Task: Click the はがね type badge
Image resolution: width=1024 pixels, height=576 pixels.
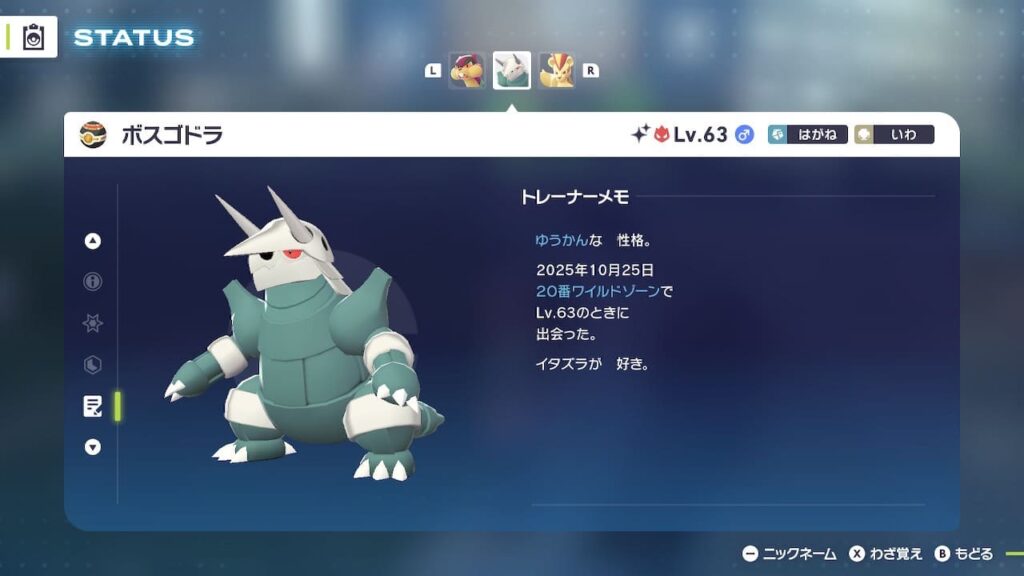Action: [808, 135]
